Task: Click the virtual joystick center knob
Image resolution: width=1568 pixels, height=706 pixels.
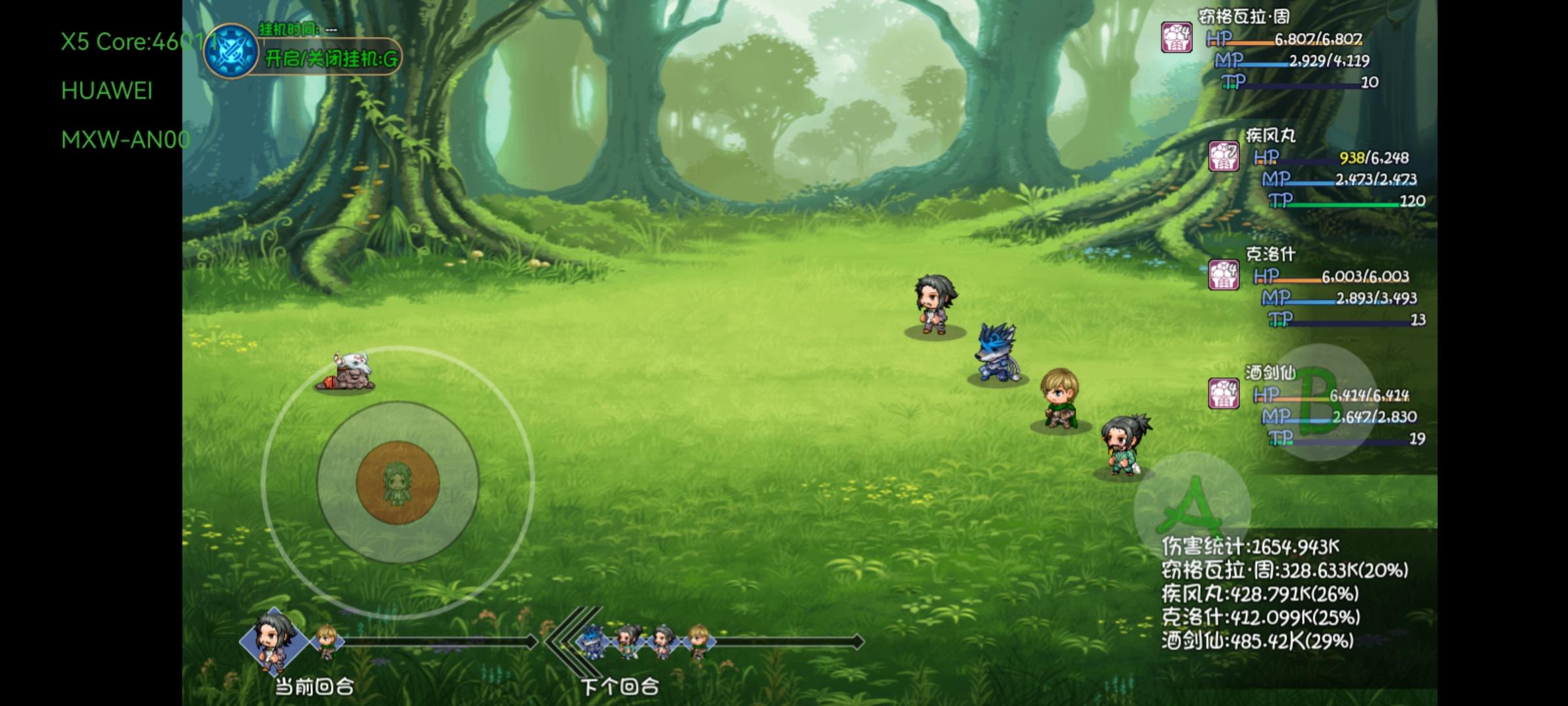Action: [x=397, y=483]
